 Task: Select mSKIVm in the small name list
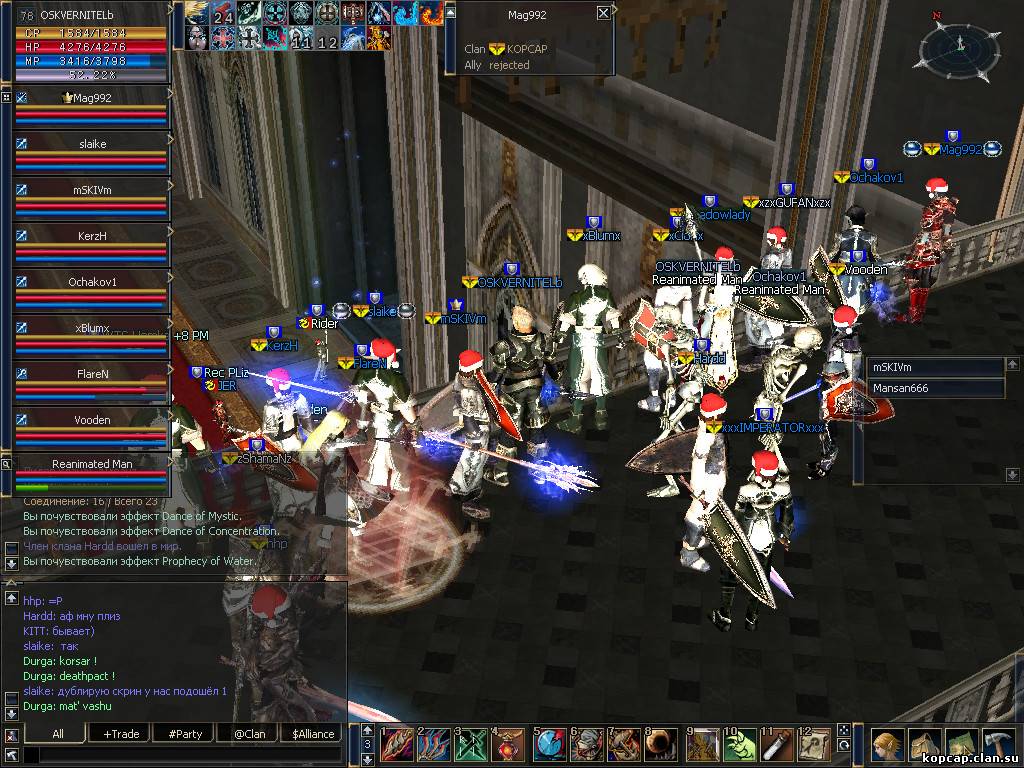[935, 367]
